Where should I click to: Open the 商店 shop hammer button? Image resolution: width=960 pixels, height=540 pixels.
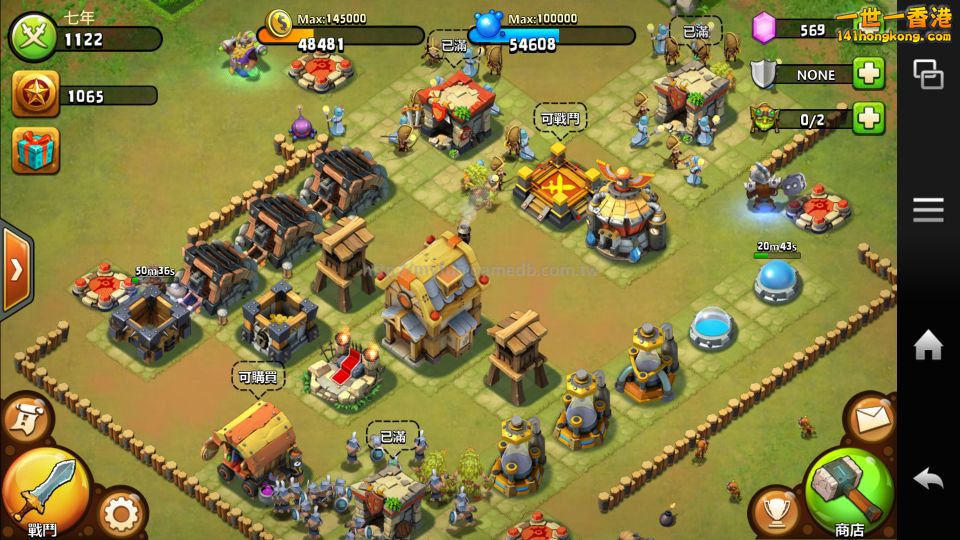849,490
